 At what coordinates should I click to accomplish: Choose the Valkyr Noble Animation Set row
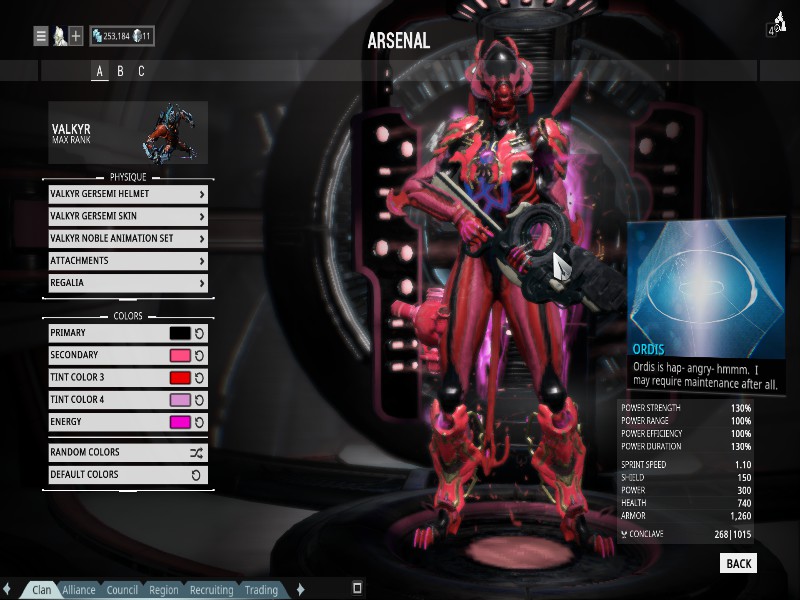tap(128, 238)
